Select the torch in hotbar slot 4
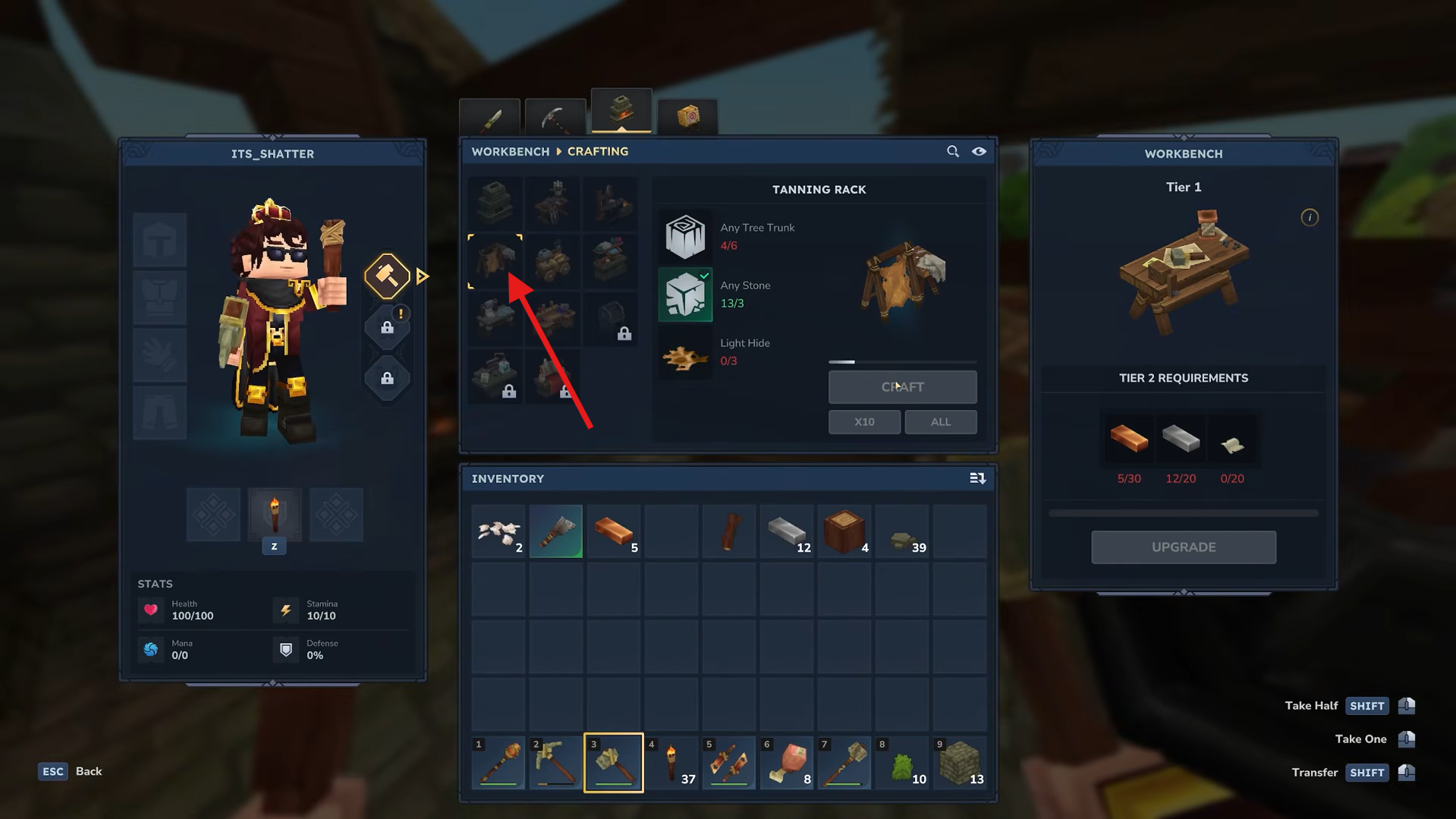 [x=671, y=763]
